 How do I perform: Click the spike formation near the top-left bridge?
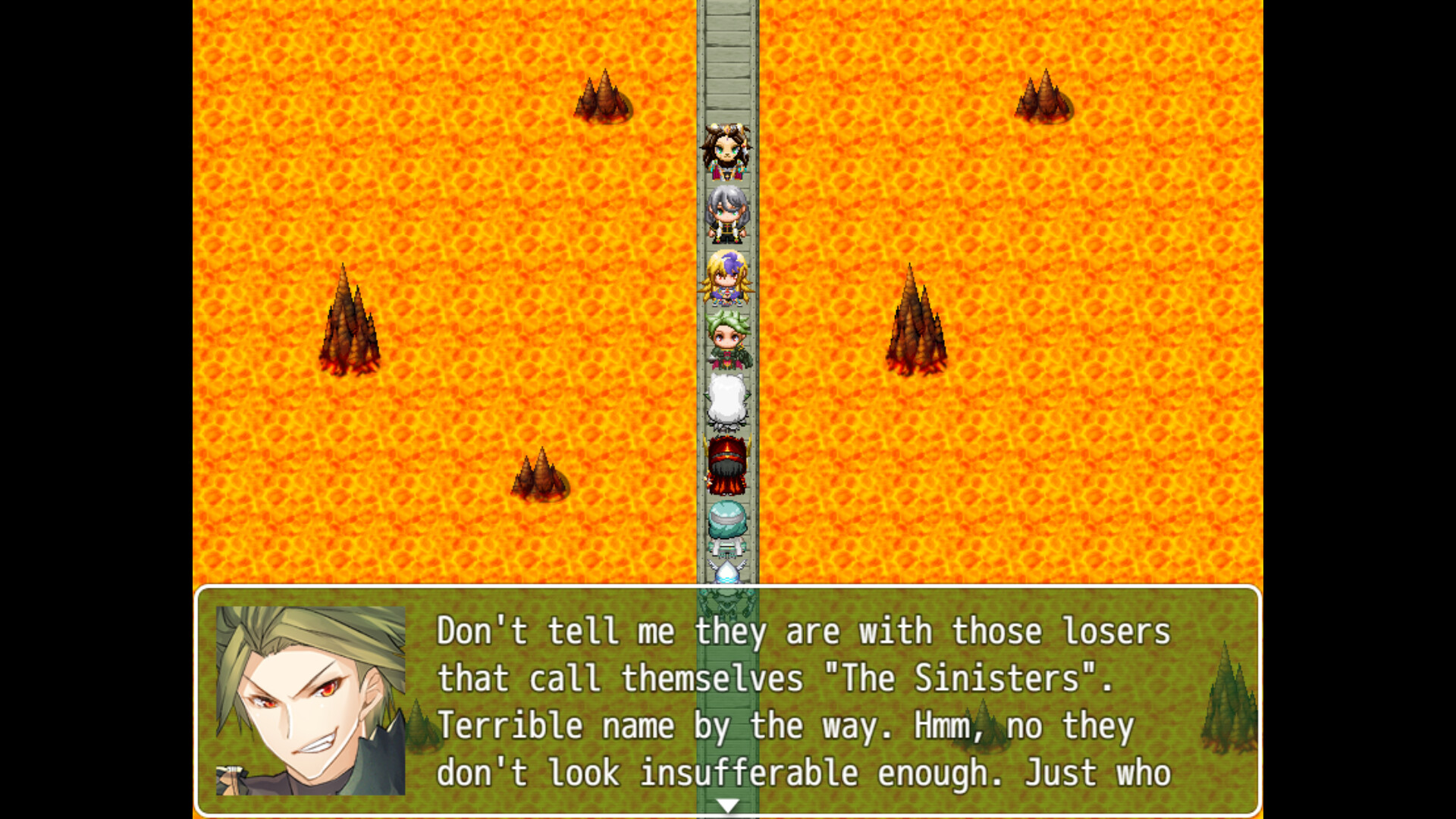point(601,99)
